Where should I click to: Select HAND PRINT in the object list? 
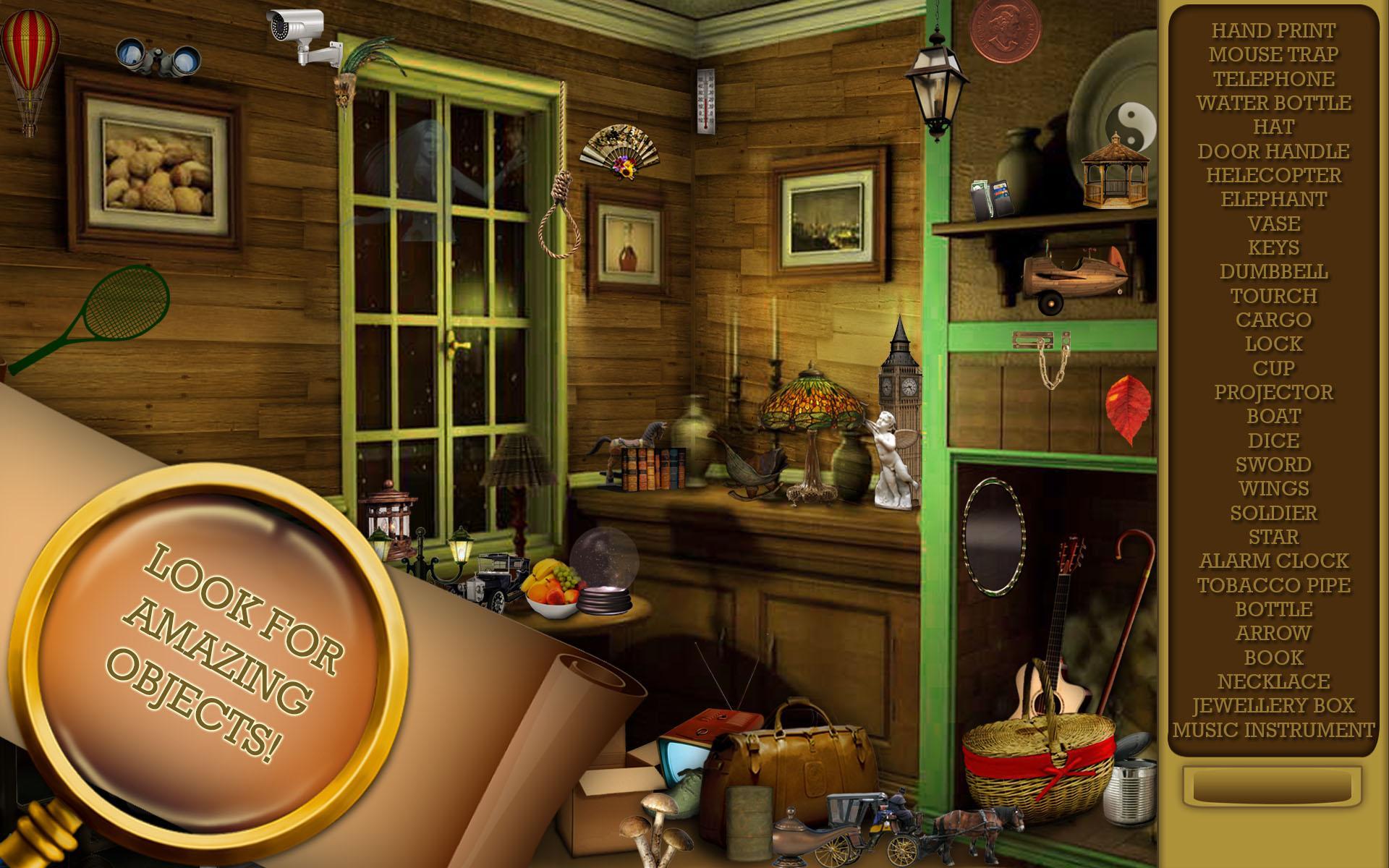coord(1273,30)
